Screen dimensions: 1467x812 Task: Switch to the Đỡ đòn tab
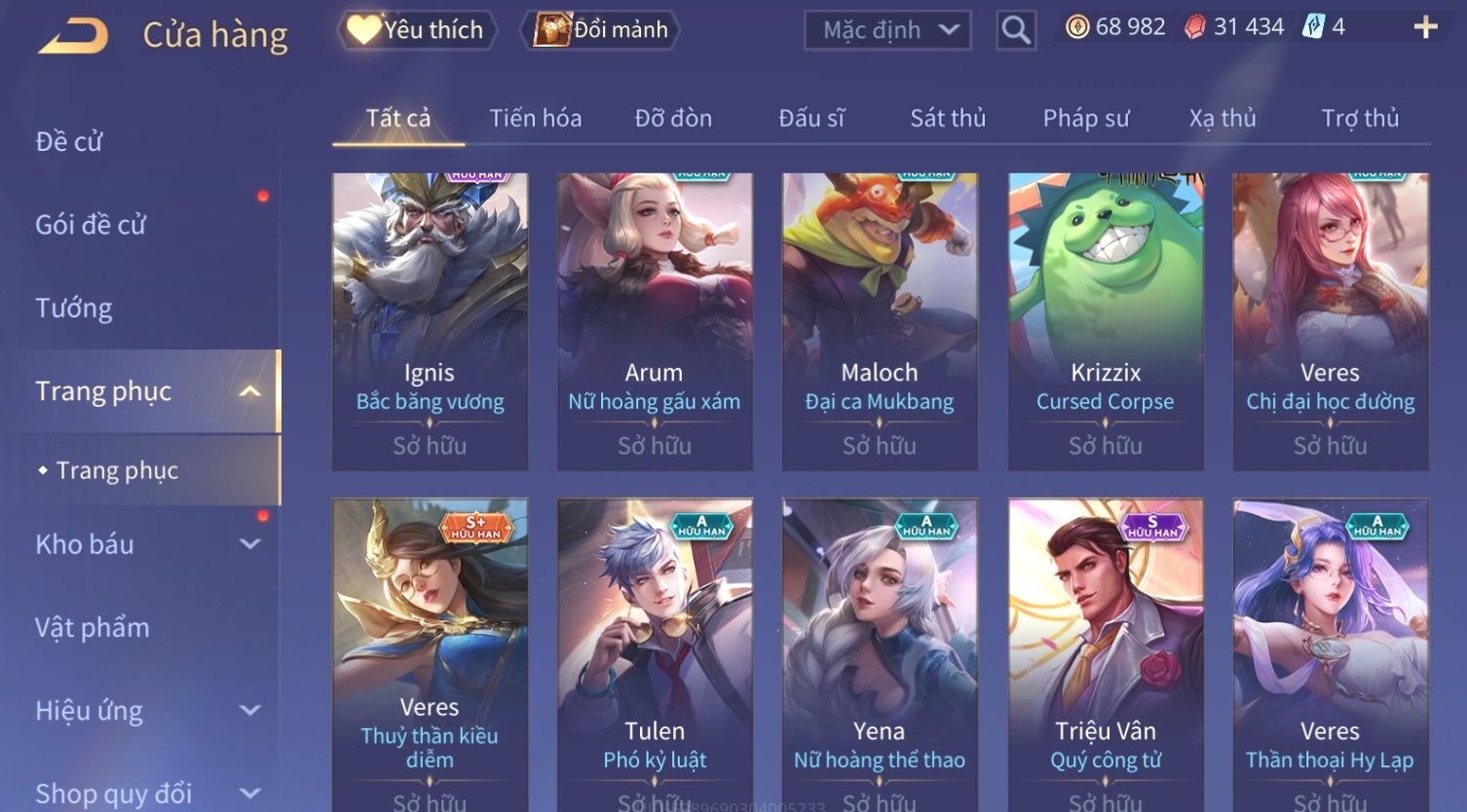[x=673, y=119]
